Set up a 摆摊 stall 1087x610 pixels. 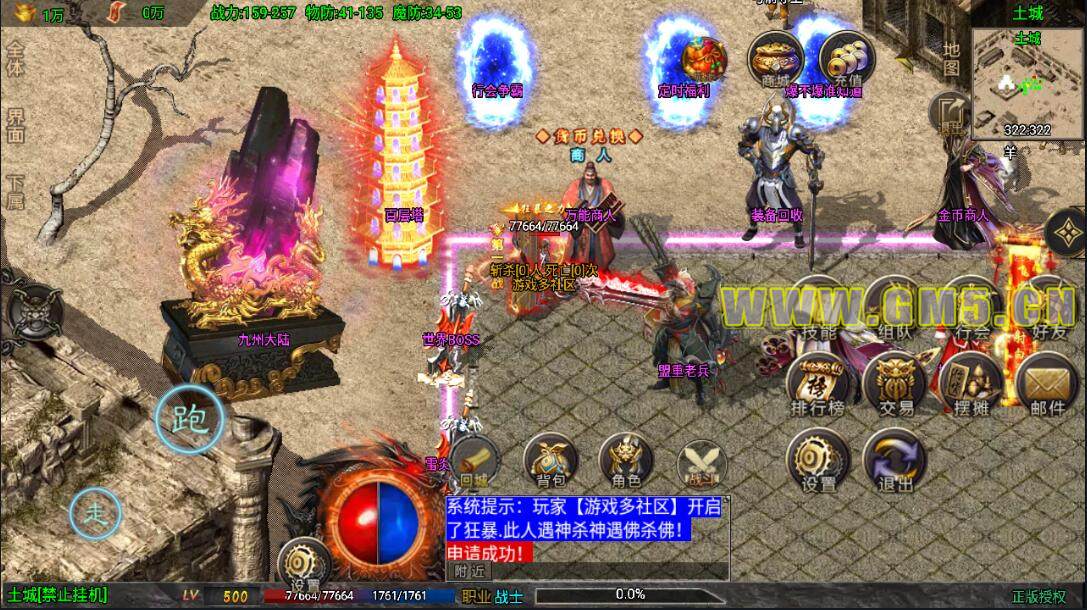click(x=970, y=383)
